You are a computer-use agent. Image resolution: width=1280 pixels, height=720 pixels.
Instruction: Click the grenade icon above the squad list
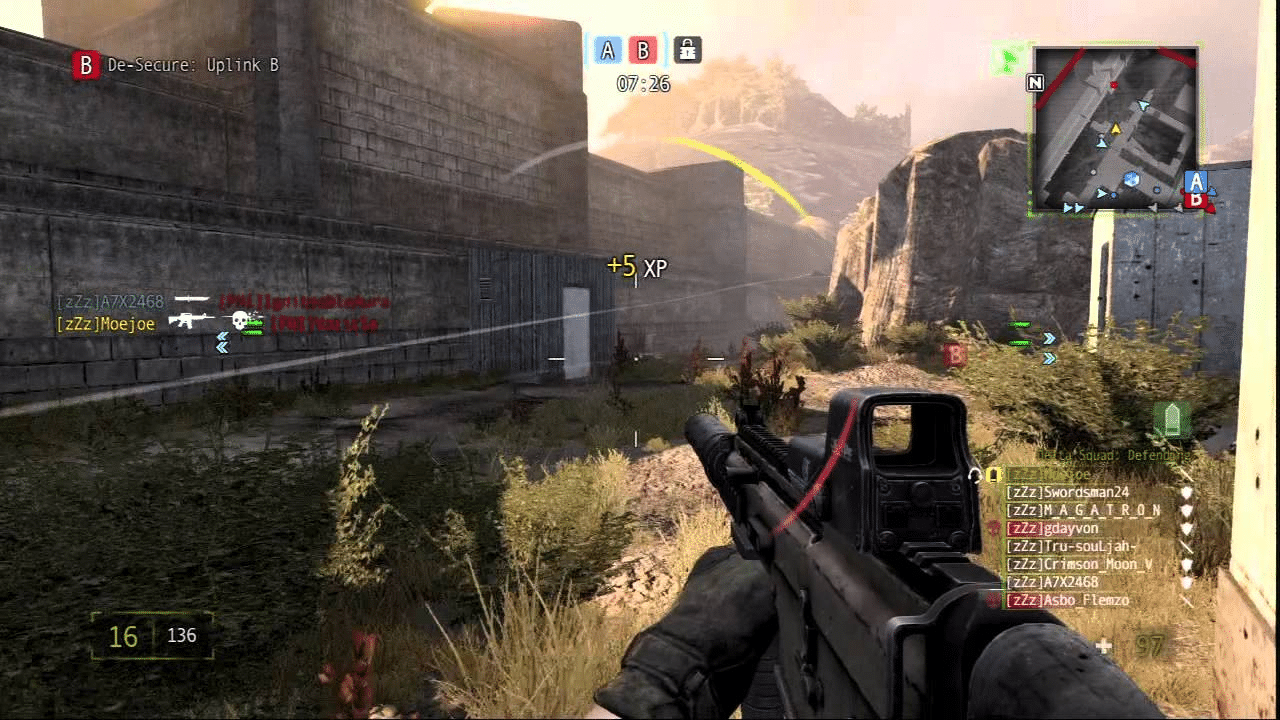[1172, 416]
